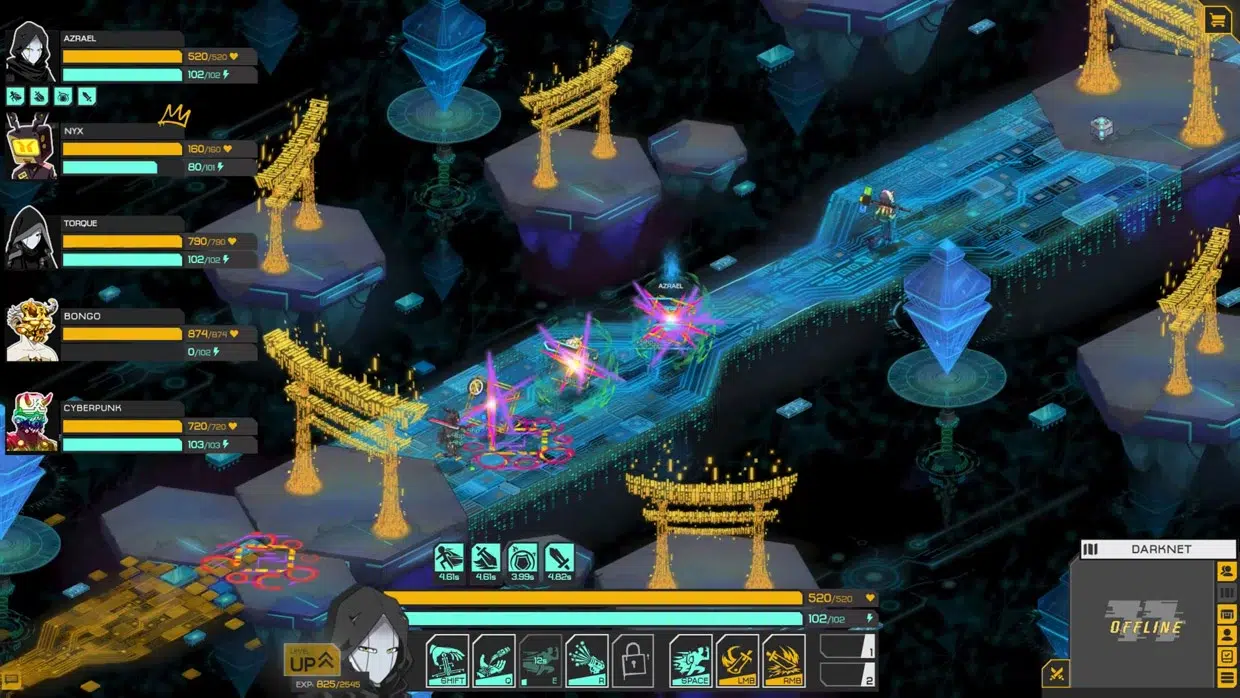
Task: Click Azrael's portrait in the party list
Action: (x=31, y=52)
